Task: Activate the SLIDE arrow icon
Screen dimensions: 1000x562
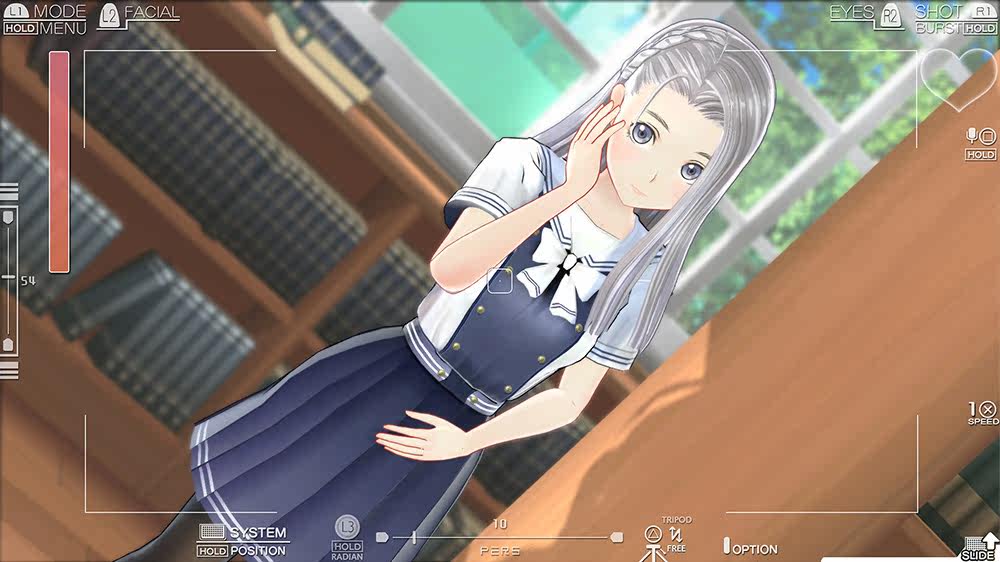Action: 987,541
